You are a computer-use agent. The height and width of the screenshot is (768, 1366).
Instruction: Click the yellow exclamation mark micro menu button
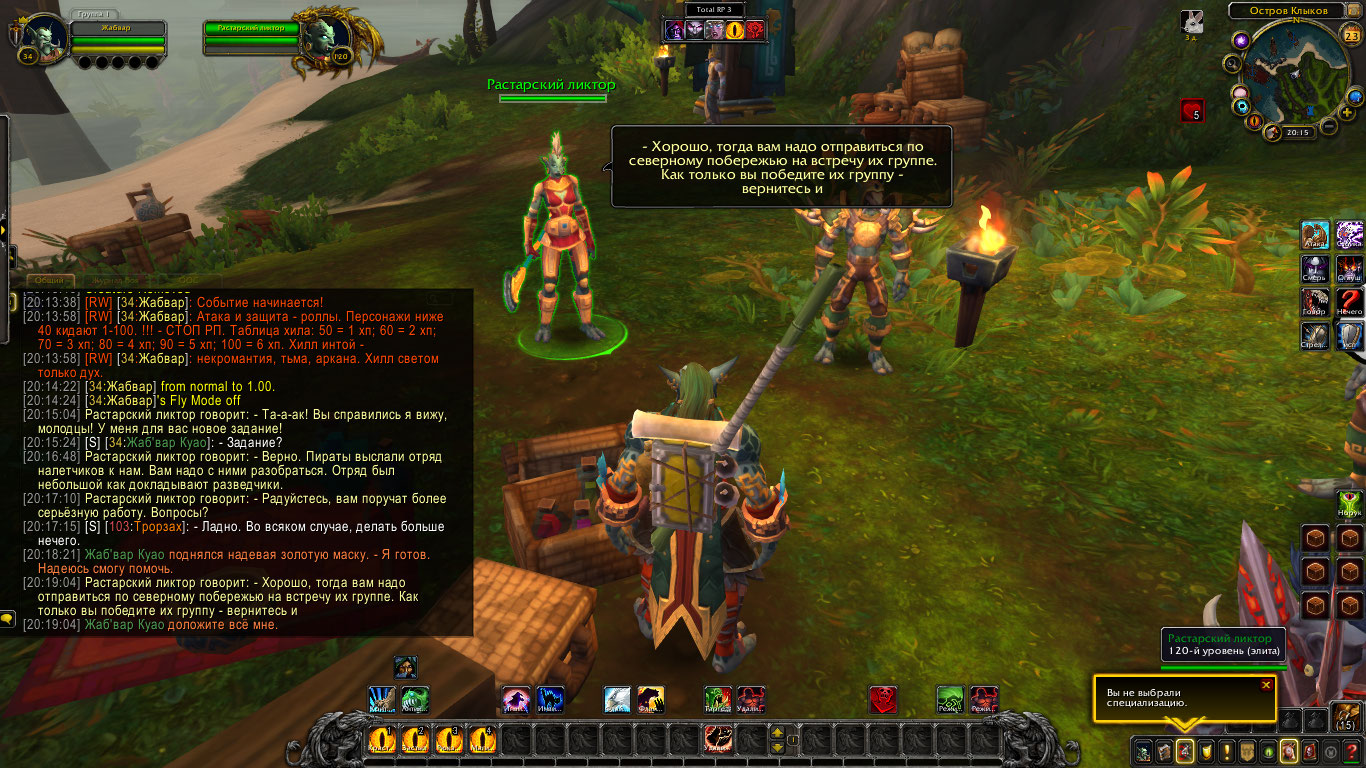pos(1226,751)
